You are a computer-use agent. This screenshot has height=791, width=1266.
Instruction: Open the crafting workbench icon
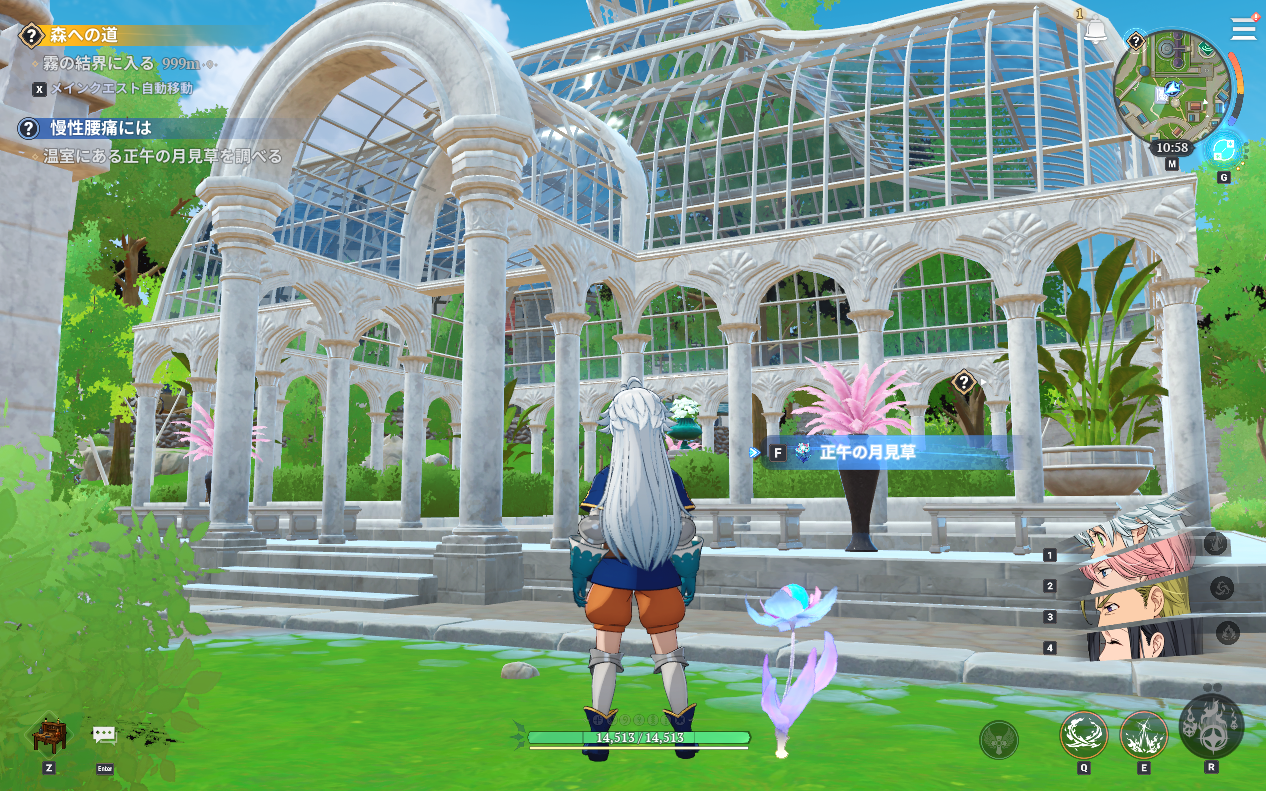pyautogui.click(x=48, y=737)
